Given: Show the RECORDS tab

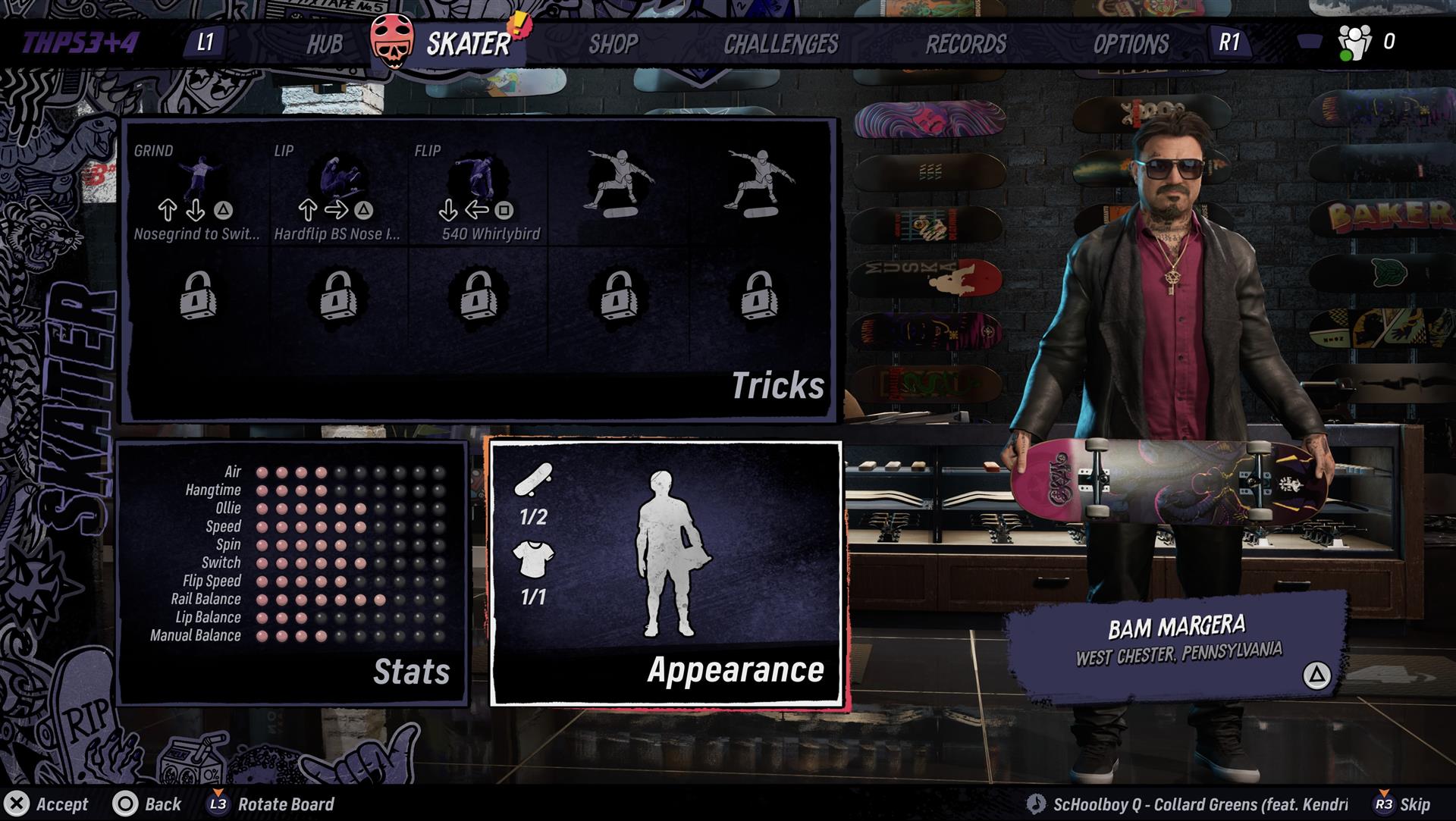Looking at the screenshot, I should 965,44.
